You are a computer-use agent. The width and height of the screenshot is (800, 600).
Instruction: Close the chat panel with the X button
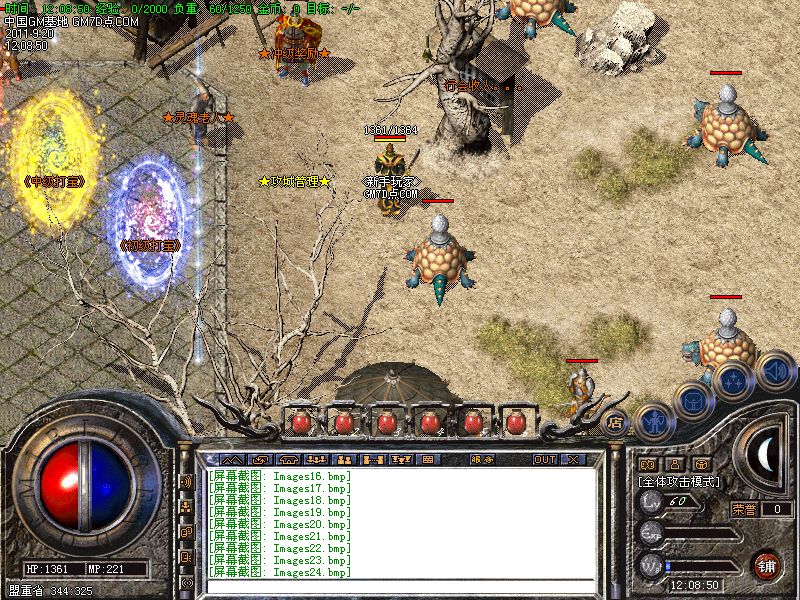pos(574,459)
